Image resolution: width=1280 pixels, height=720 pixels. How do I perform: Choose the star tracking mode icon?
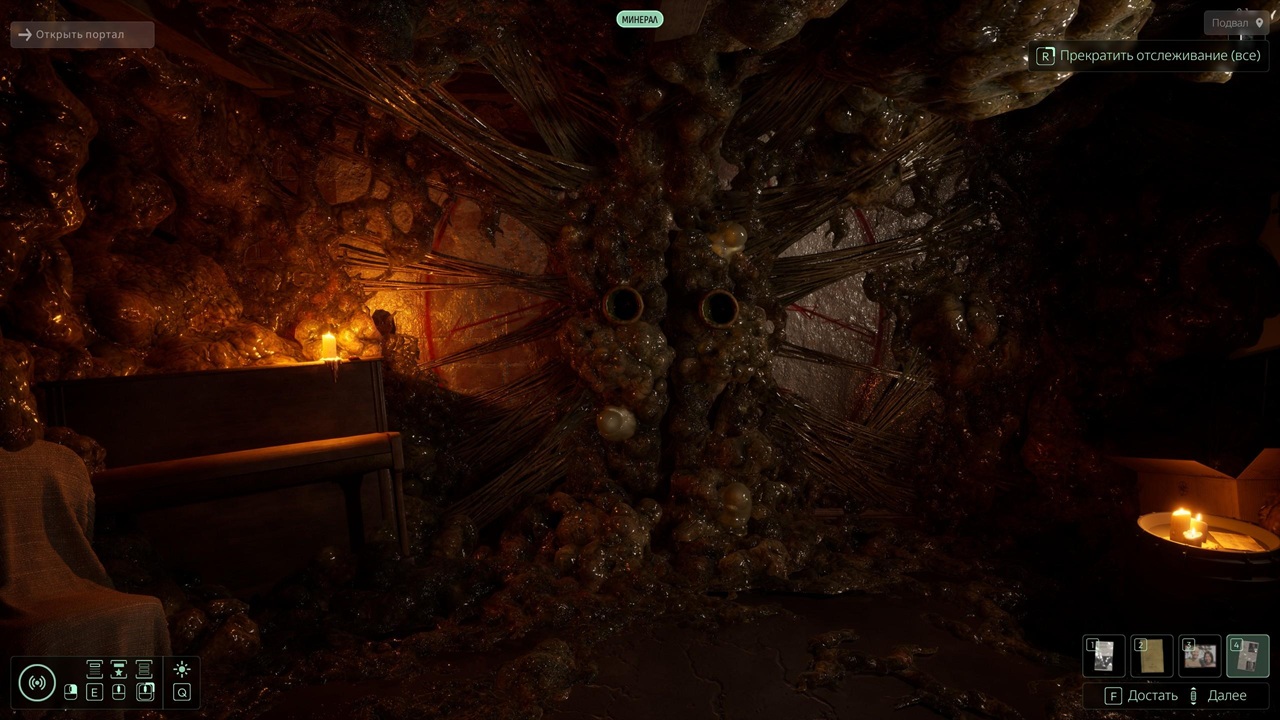point(119,670)
